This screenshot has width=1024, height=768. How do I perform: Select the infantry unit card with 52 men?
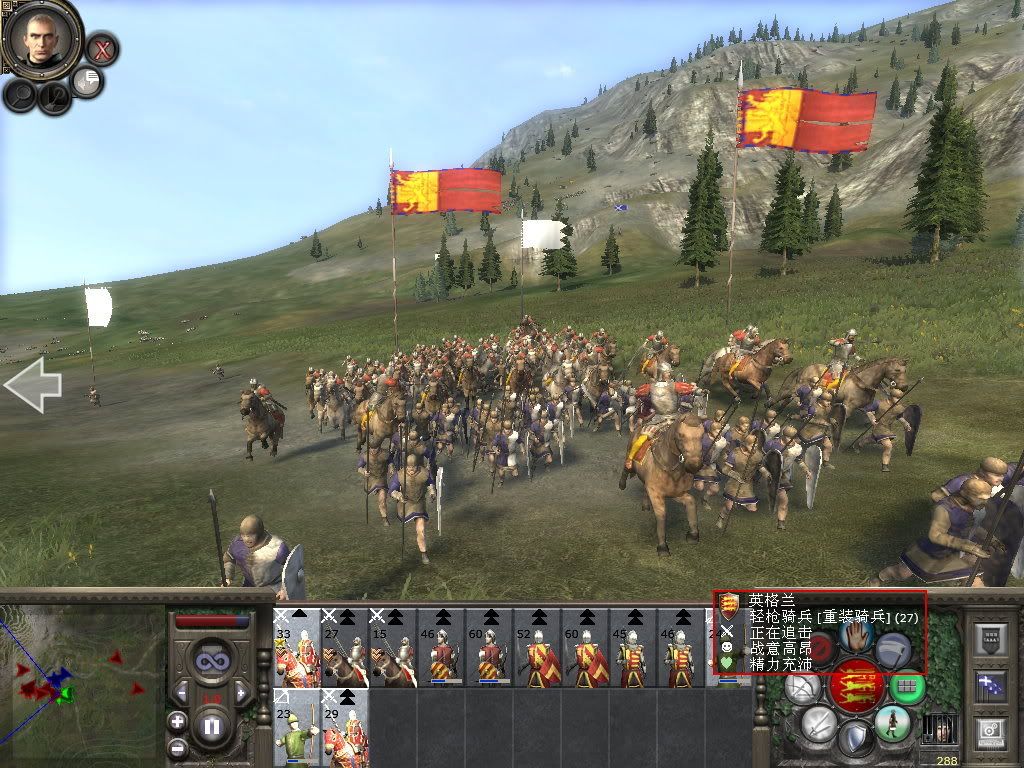click(538, 648)
